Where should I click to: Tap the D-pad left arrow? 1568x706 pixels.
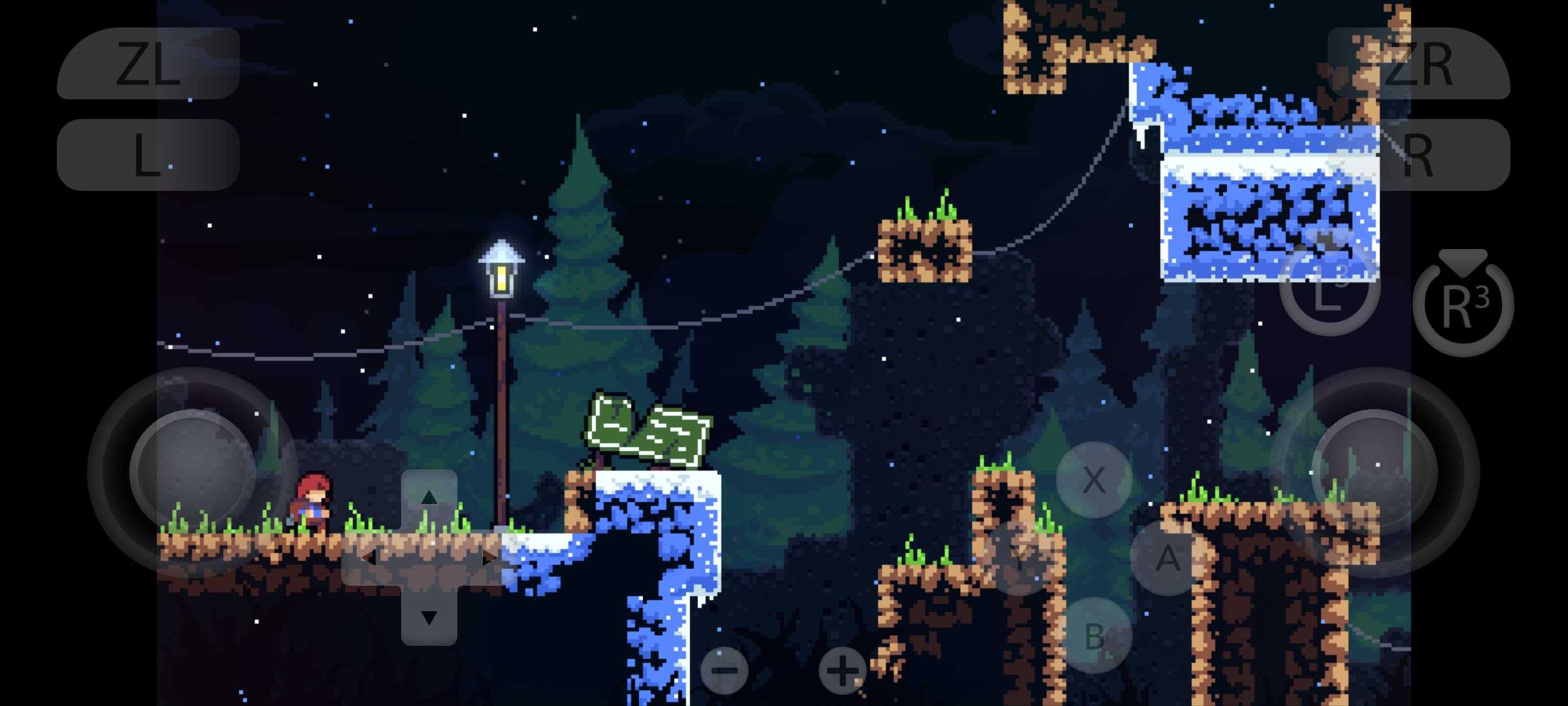click(x=368, y=558)
